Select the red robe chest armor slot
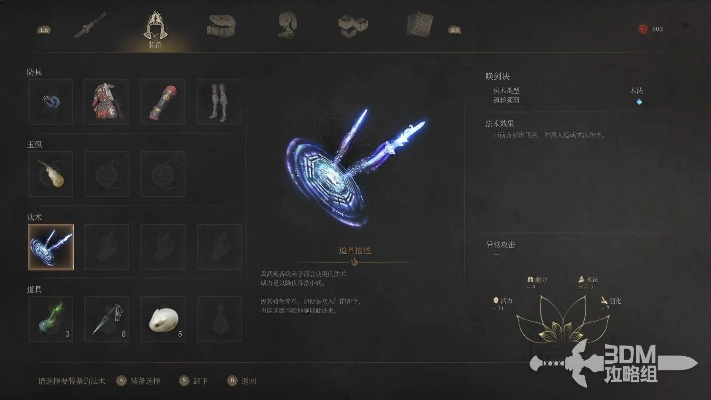711x400 pixels. [x=106, y=102]
